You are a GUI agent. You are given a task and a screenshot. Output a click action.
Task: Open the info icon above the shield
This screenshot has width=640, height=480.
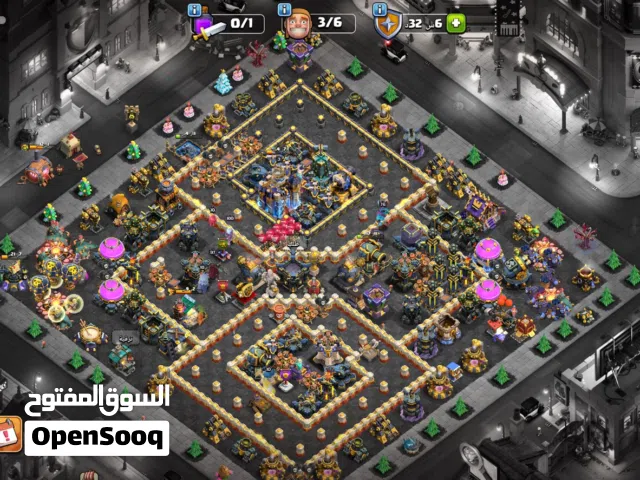pyautogui.click(x=380, y=9)
